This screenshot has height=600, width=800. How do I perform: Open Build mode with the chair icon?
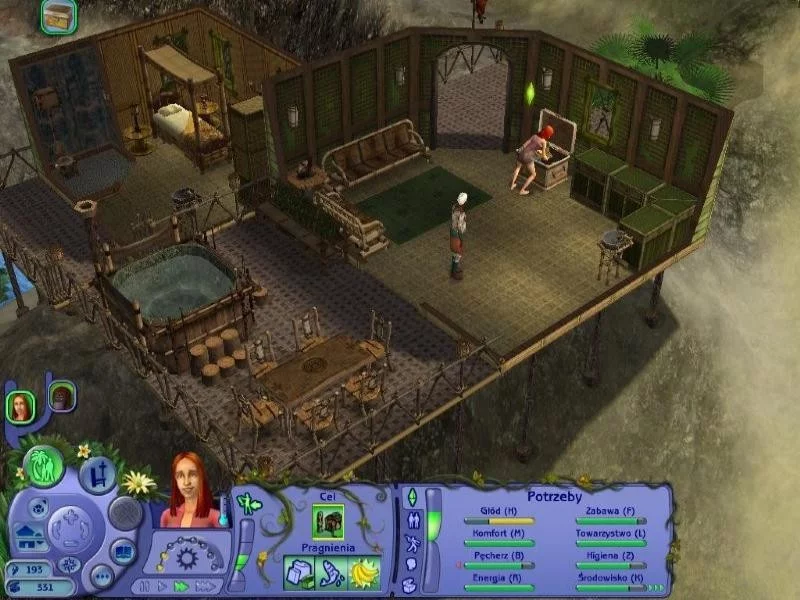click(98, 474)
